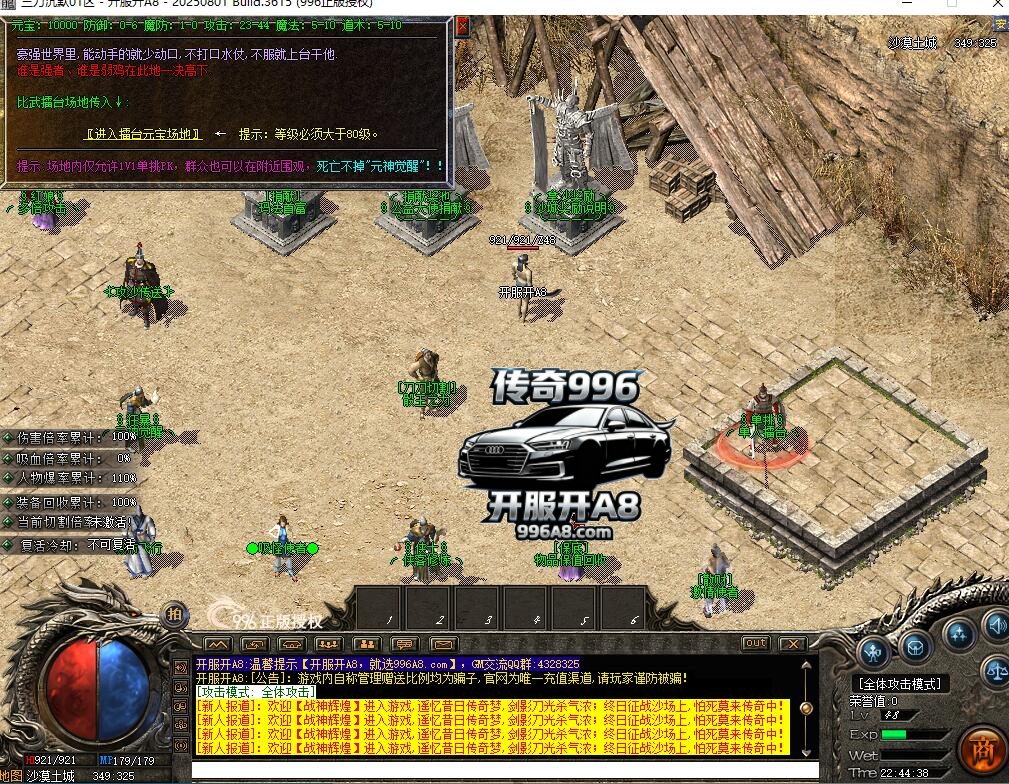Switch the 全体攻击模式 attack mode label

coord(899,684)
